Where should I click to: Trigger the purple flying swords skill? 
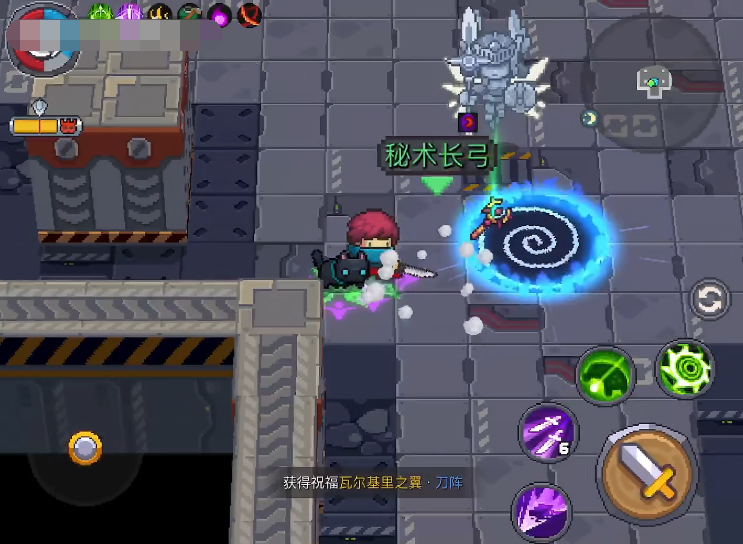(548, 432)
